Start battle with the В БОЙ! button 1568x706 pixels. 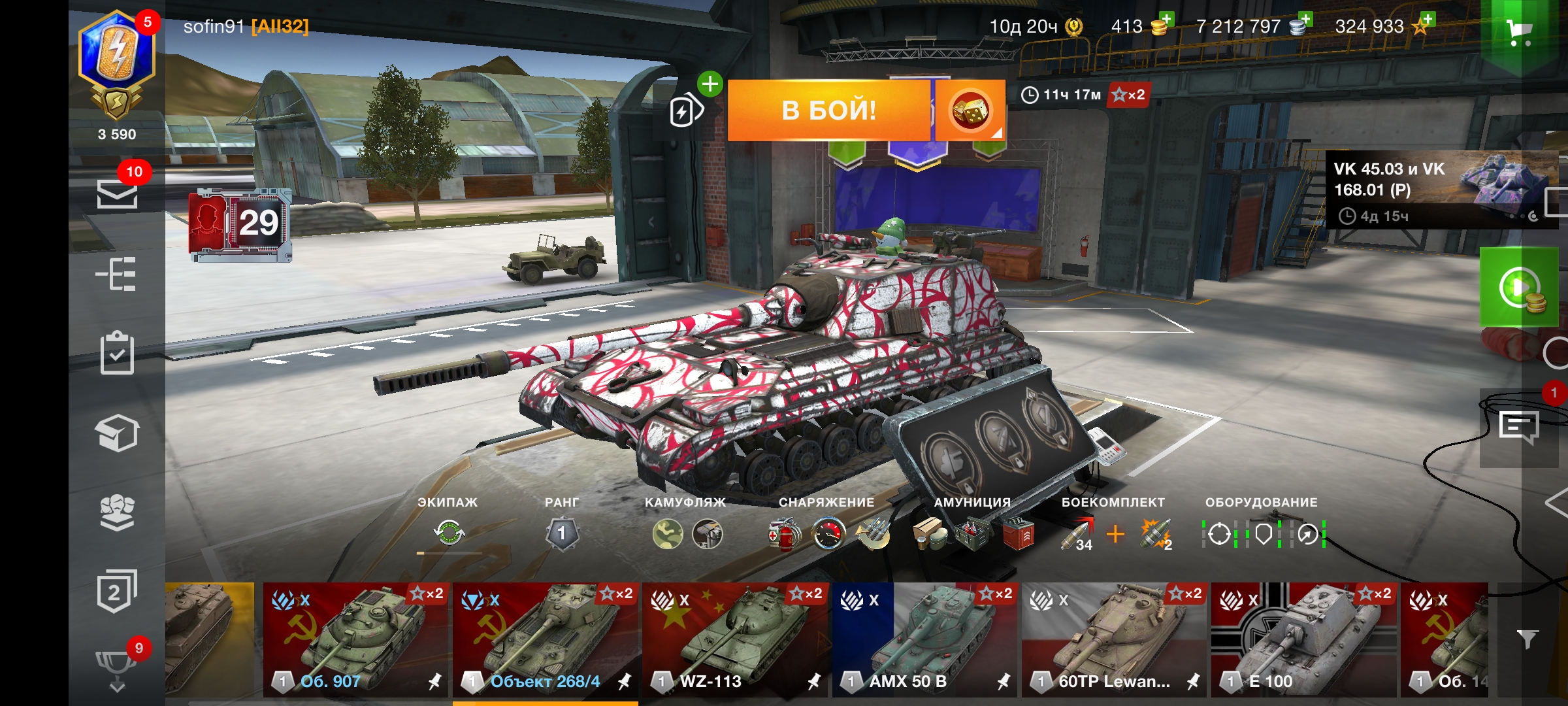point(828,110)
